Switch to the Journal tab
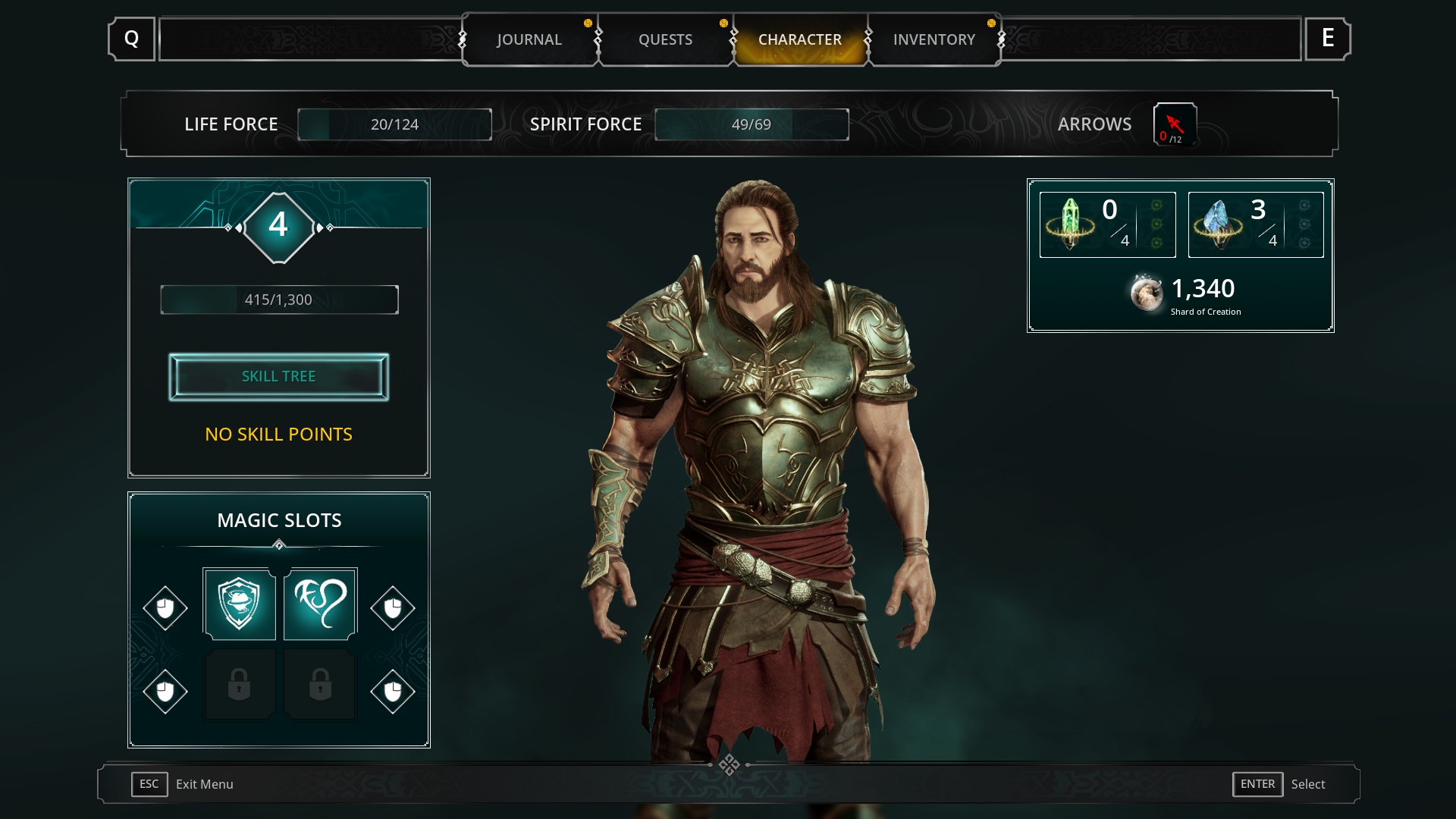The width and height of the screenshot is (1456, 819). (529, 39)
